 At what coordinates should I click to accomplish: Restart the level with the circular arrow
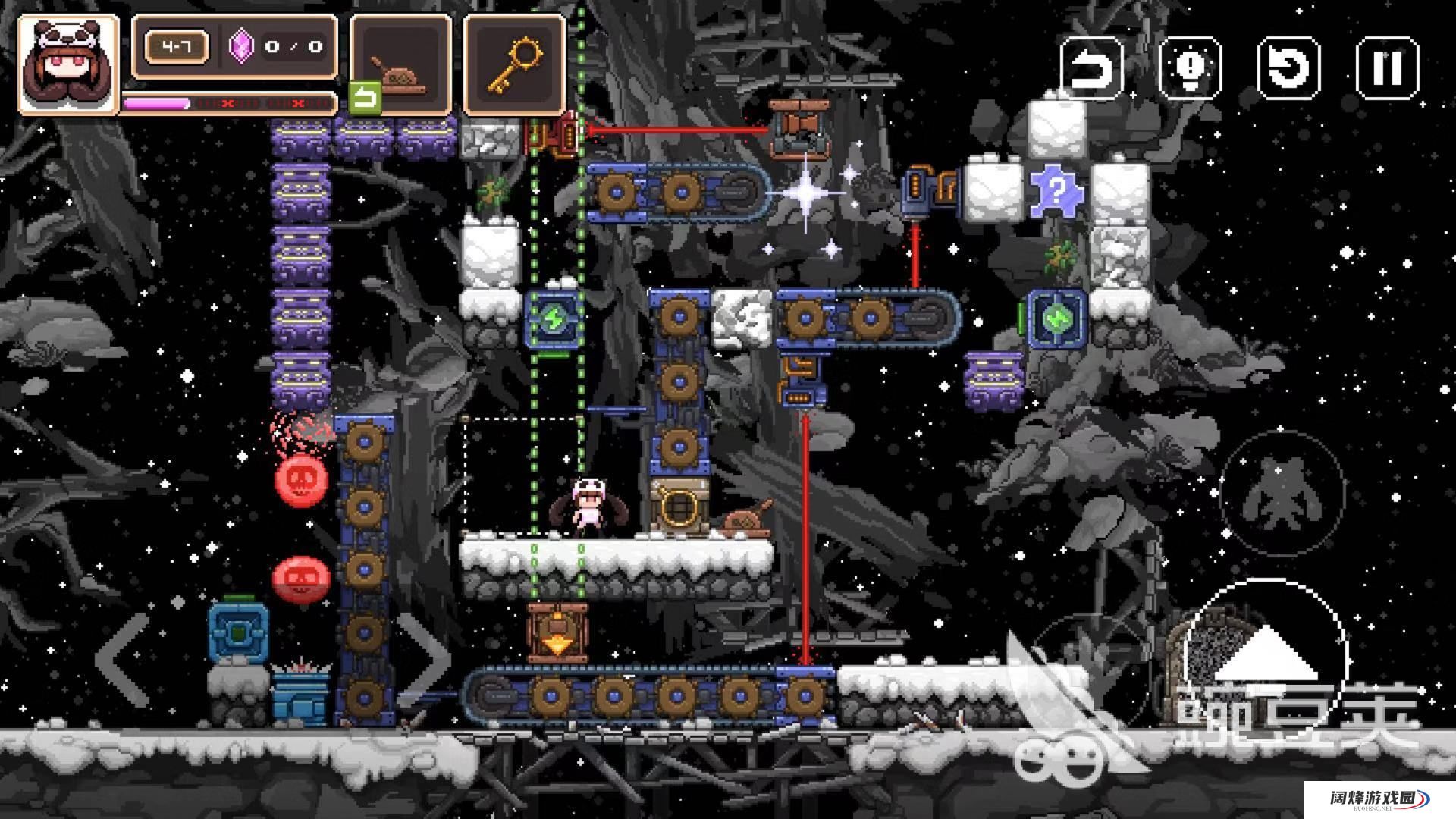tap(1288, 68)
